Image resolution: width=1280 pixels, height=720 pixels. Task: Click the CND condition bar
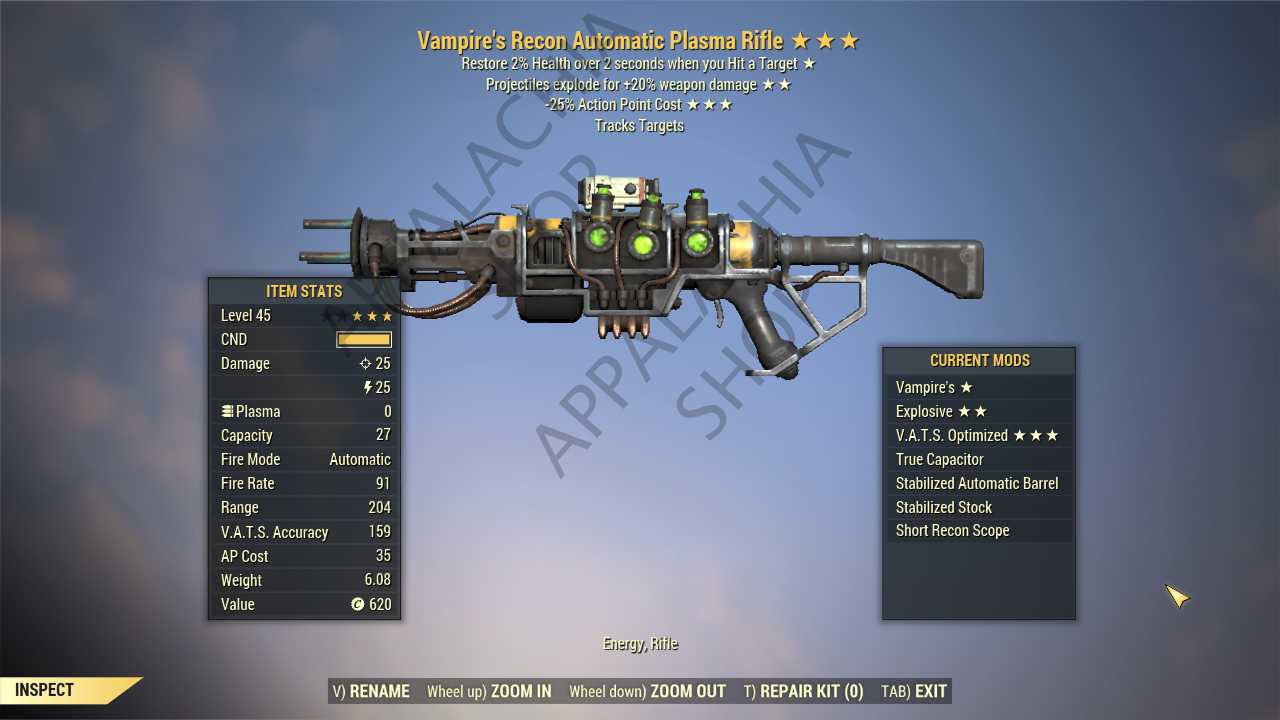click(363, 339)
